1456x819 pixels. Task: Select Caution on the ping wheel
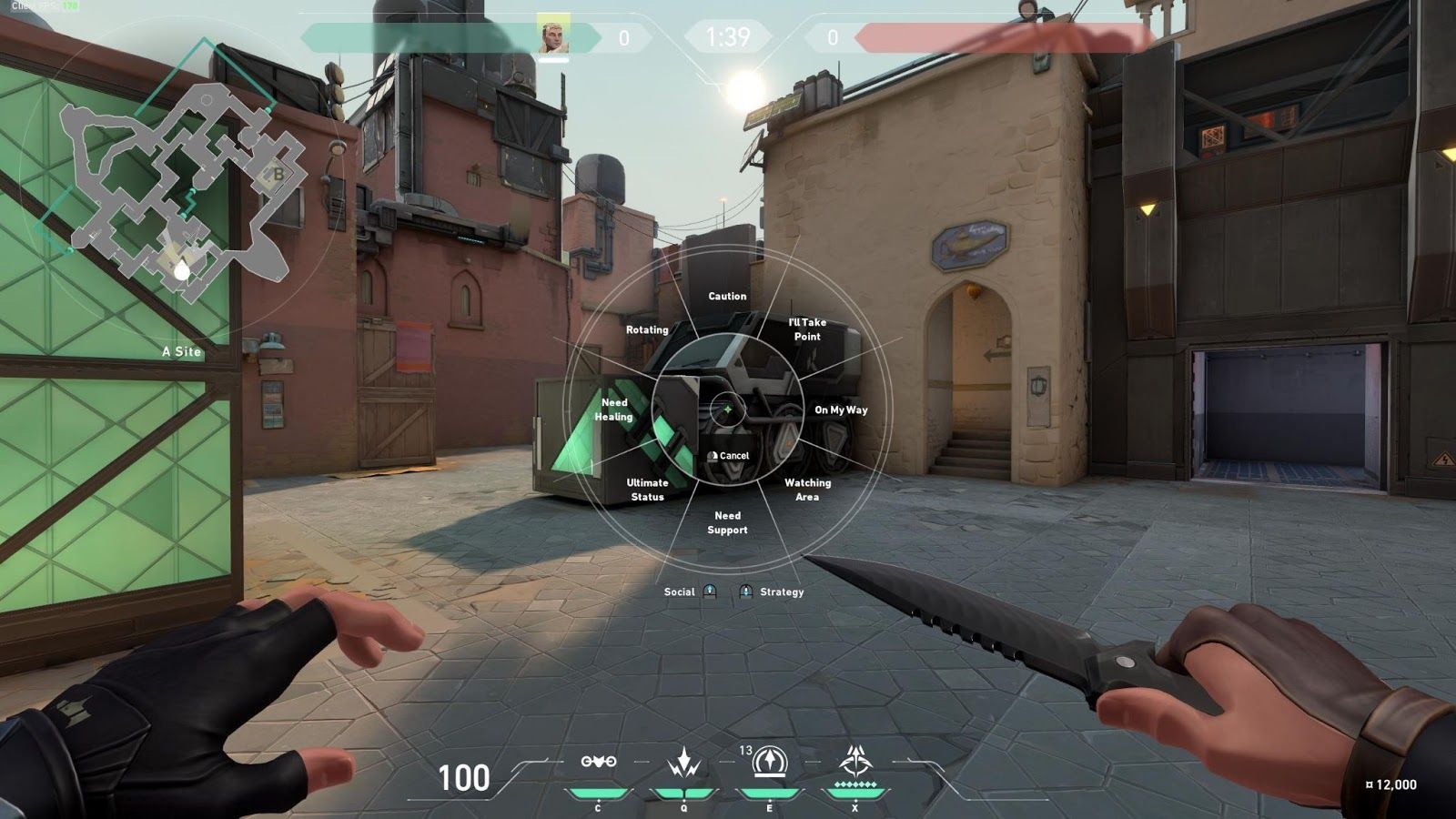(727, 296)
